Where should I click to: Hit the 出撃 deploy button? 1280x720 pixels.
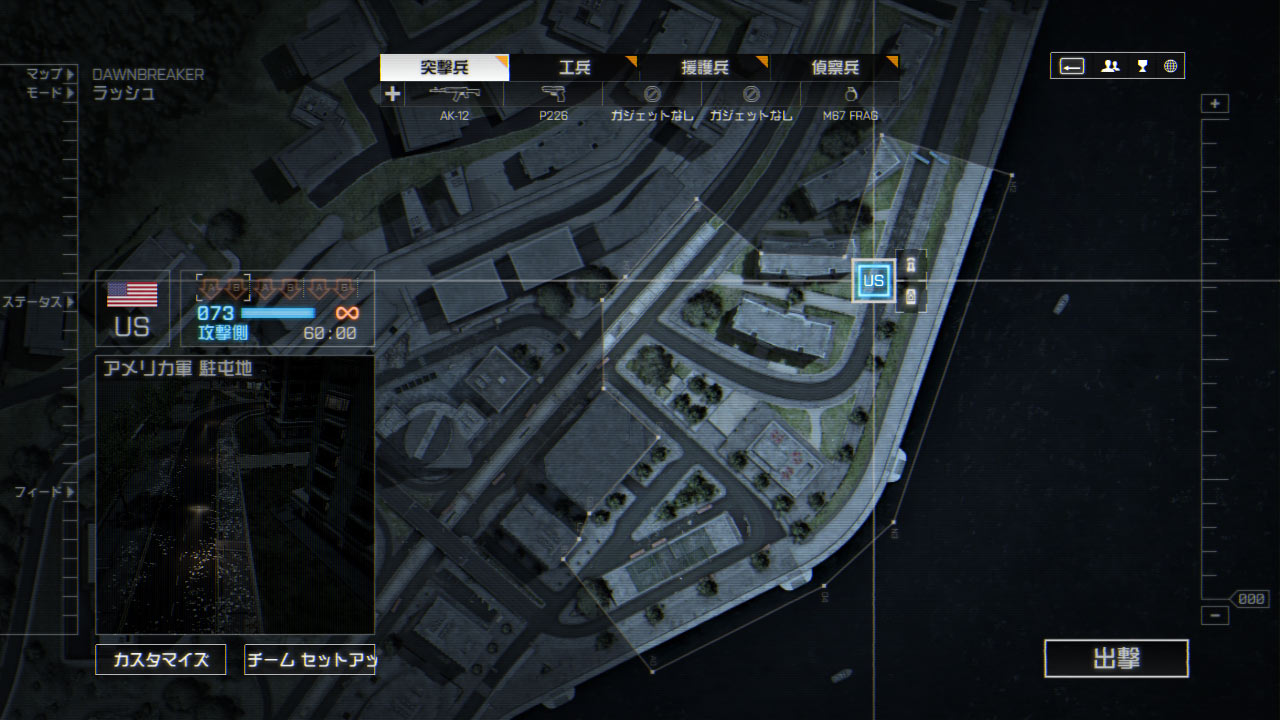tap(1116, 659)
